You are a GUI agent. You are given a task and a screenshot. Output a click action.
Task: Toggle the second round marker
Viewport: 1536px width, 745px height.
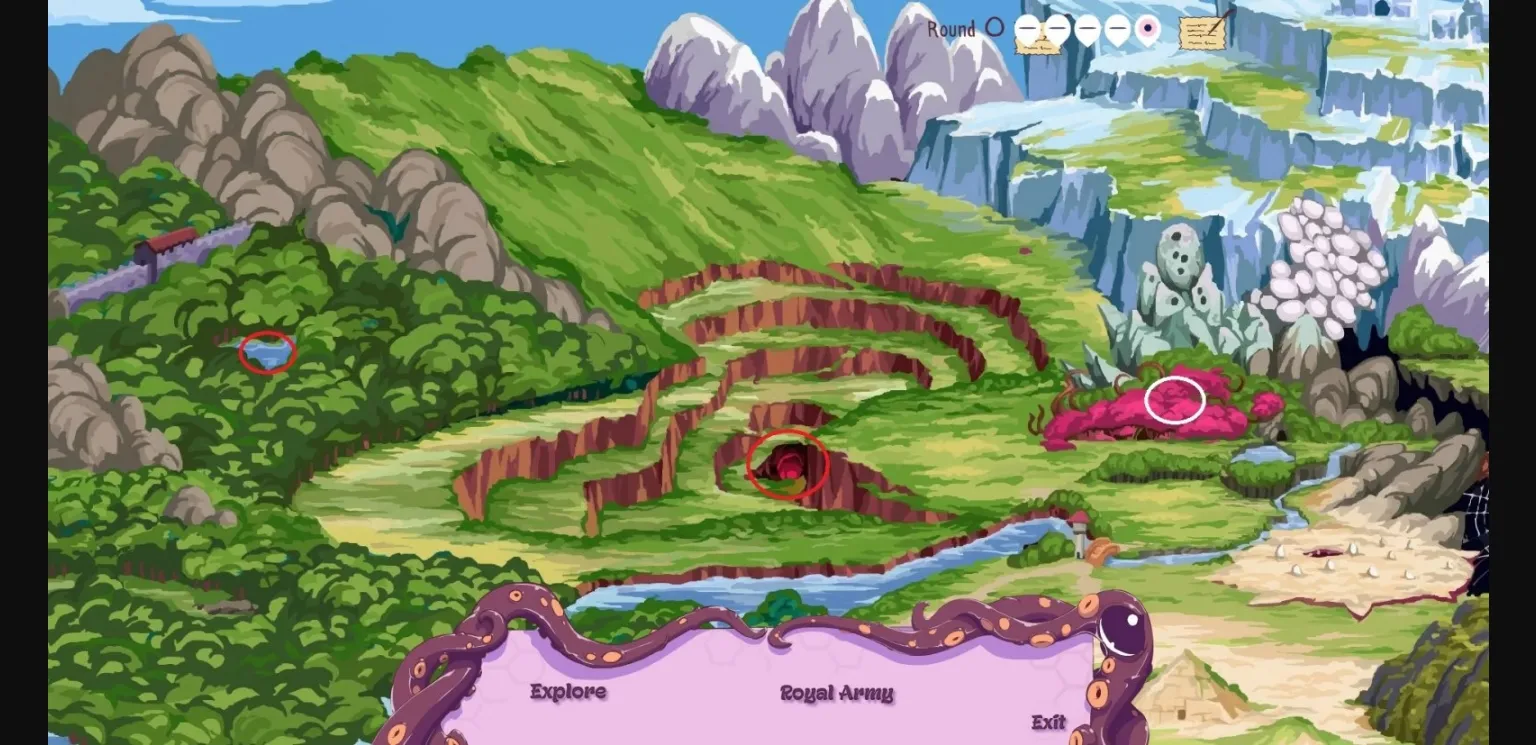coord(1056,28)
